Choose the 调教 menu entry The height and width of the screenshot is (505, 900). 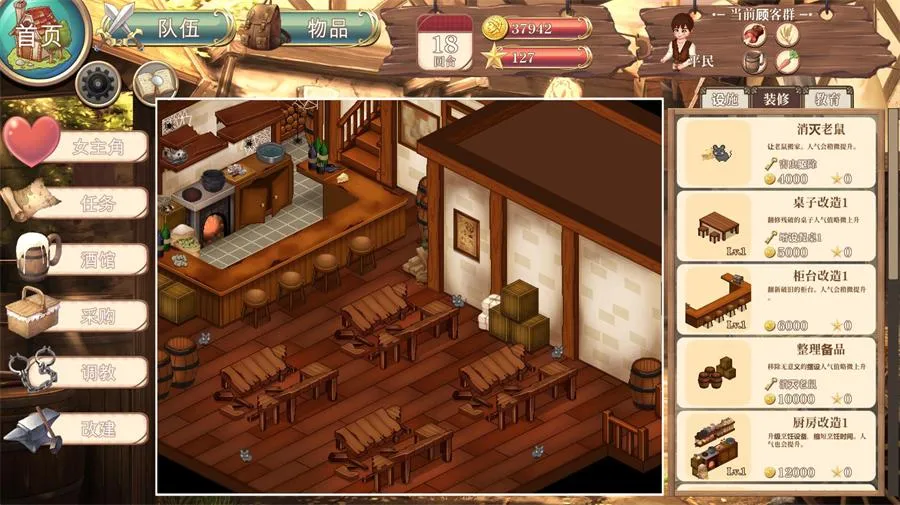(x=97, y=372)
